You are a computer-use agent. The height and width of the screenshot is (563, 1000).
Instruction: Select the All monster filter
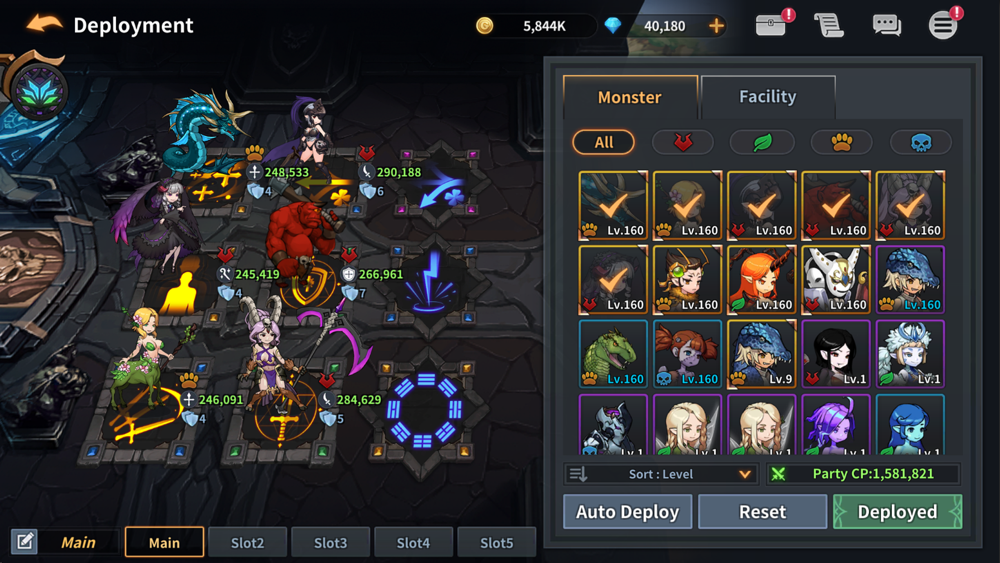[603, 142]
